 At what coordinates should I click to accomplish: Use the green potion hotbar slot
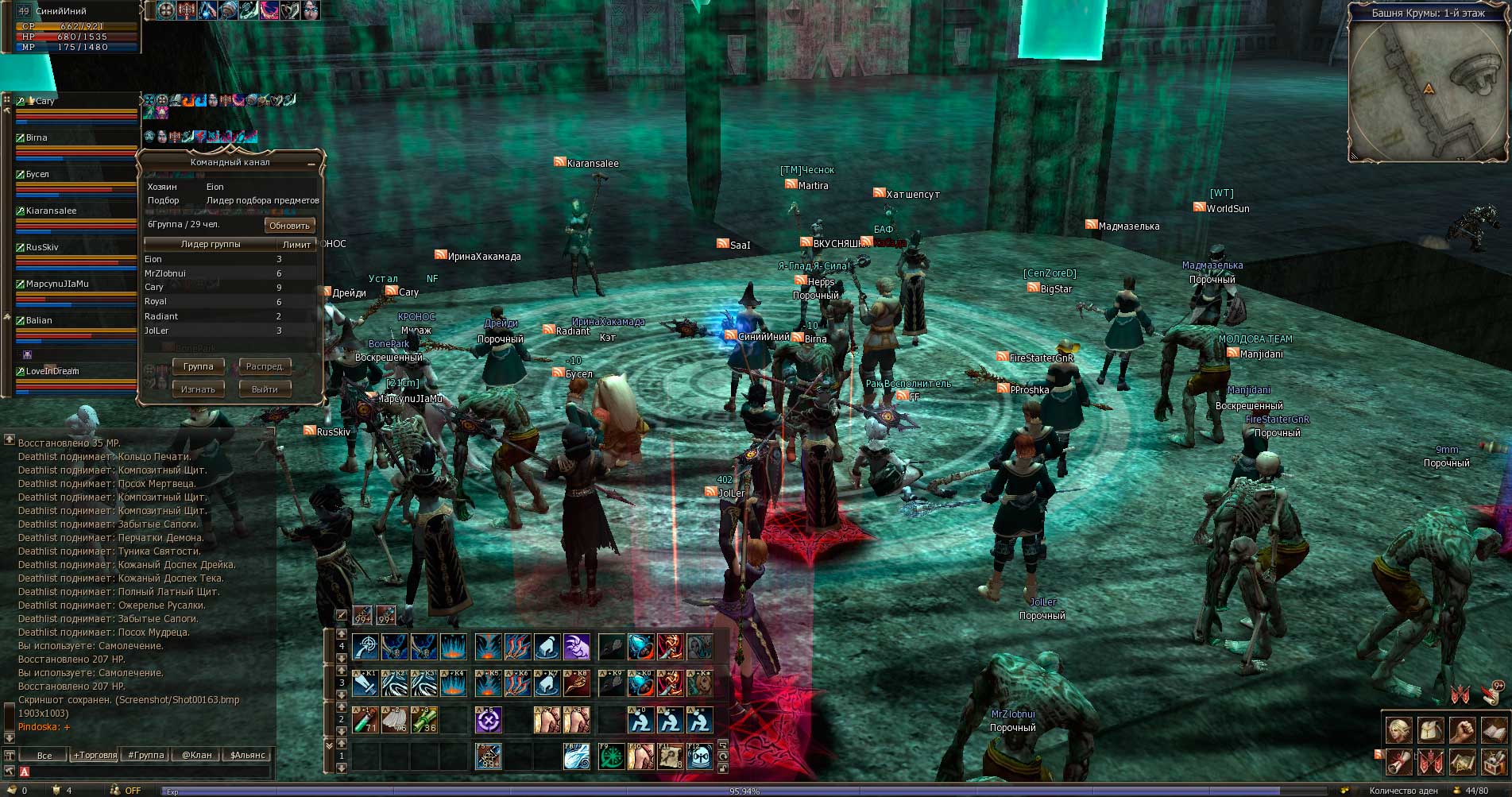coord(365,720)
